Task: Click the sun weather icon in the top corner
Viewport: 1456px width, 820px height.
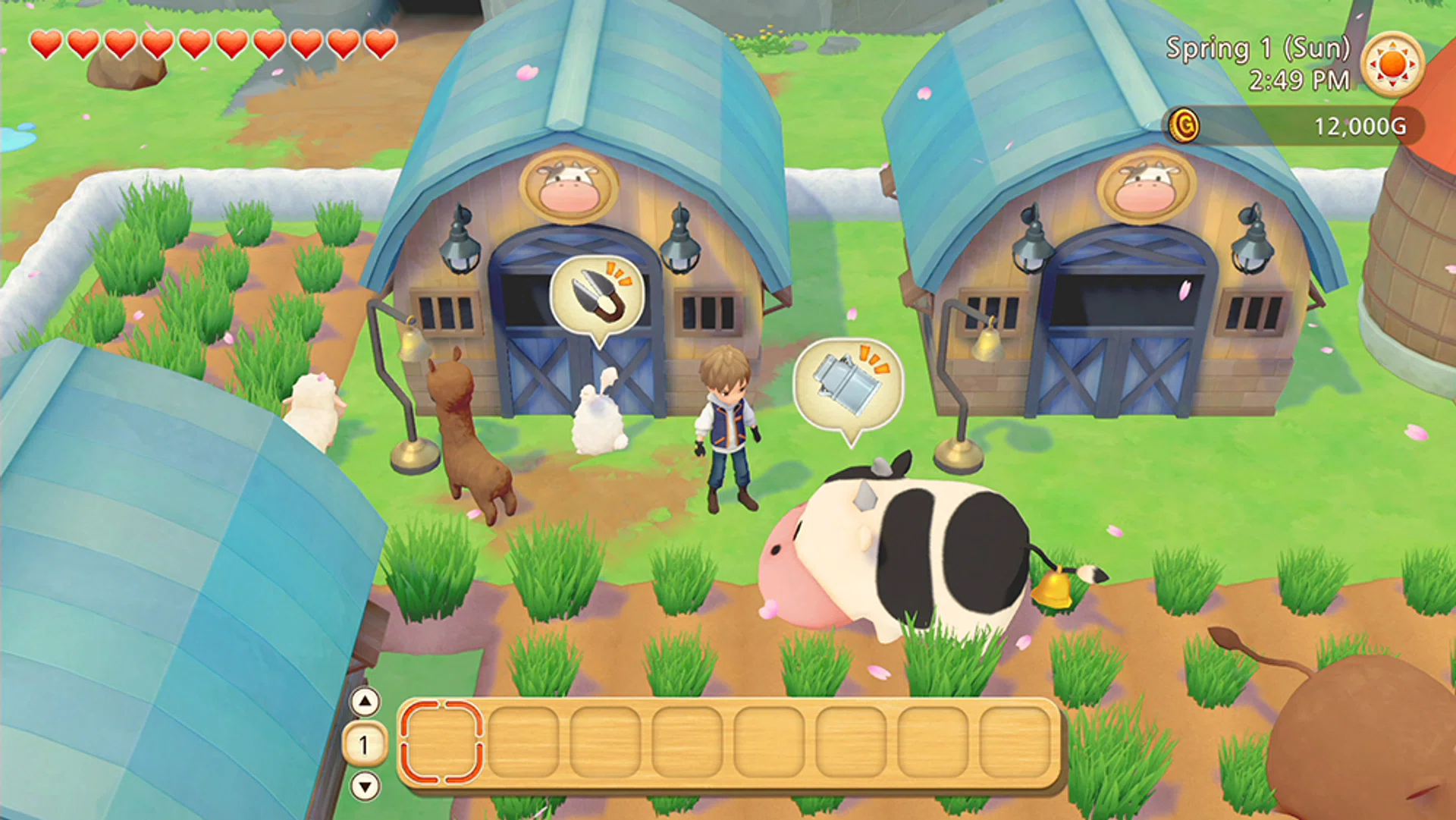Action: (1392, 64)
